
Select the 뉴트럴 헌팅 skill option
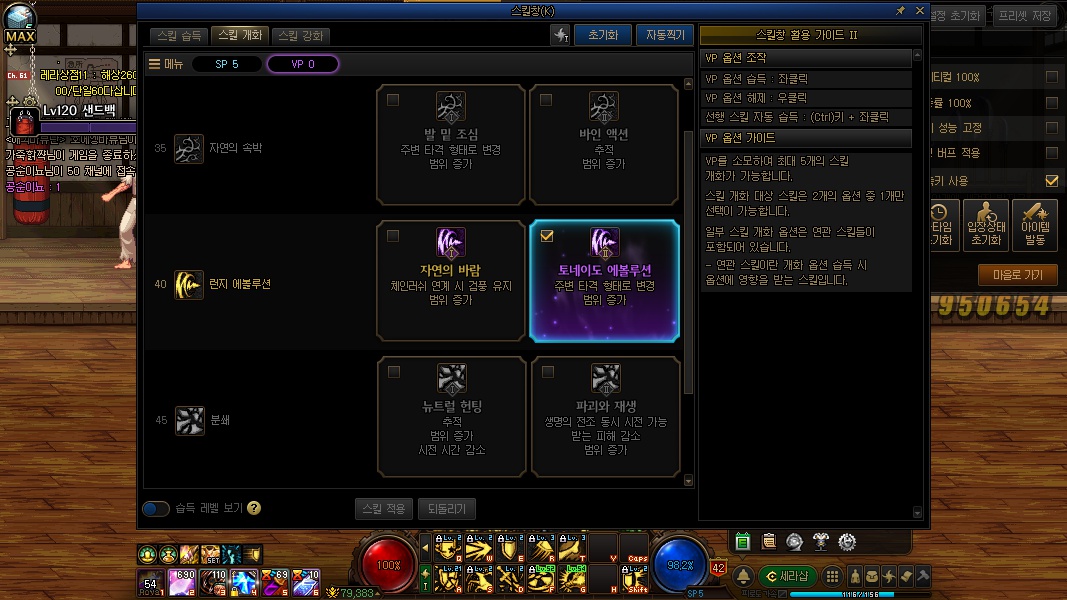click(451, 416)
